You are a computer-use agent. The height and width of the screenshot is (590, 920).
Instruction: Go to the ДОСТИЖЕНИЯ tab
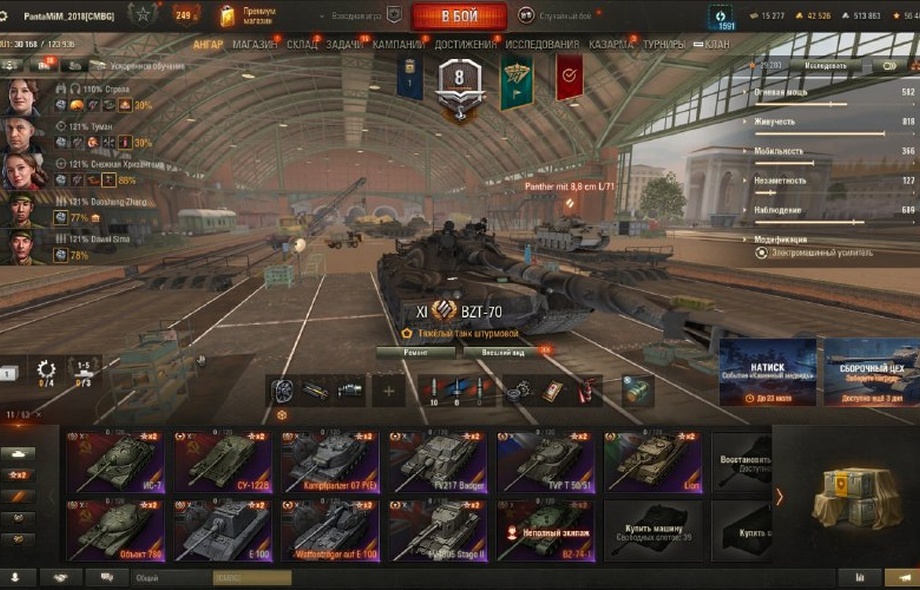(x=465, y=45)
